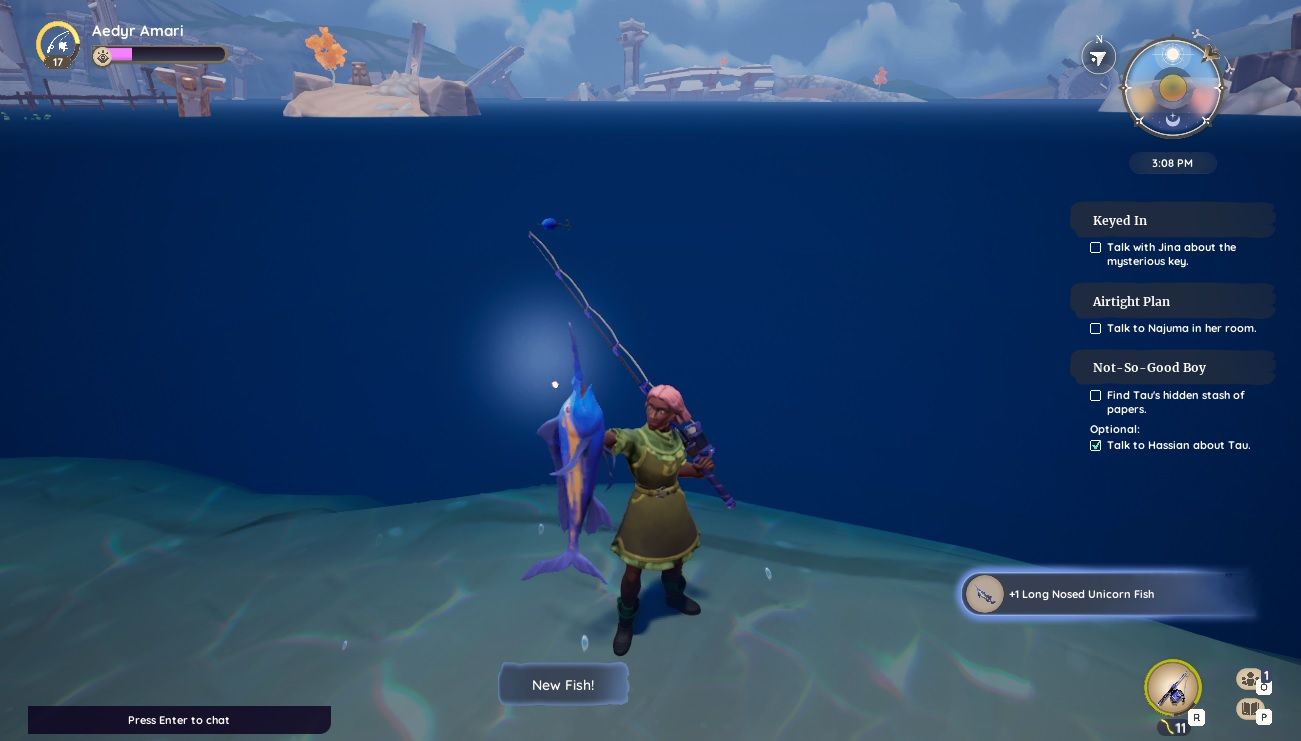1301x741 pixels.
Task: Uncheck the completed 'Talk to Hassian about Tau' task
Action: [1095, 445]
